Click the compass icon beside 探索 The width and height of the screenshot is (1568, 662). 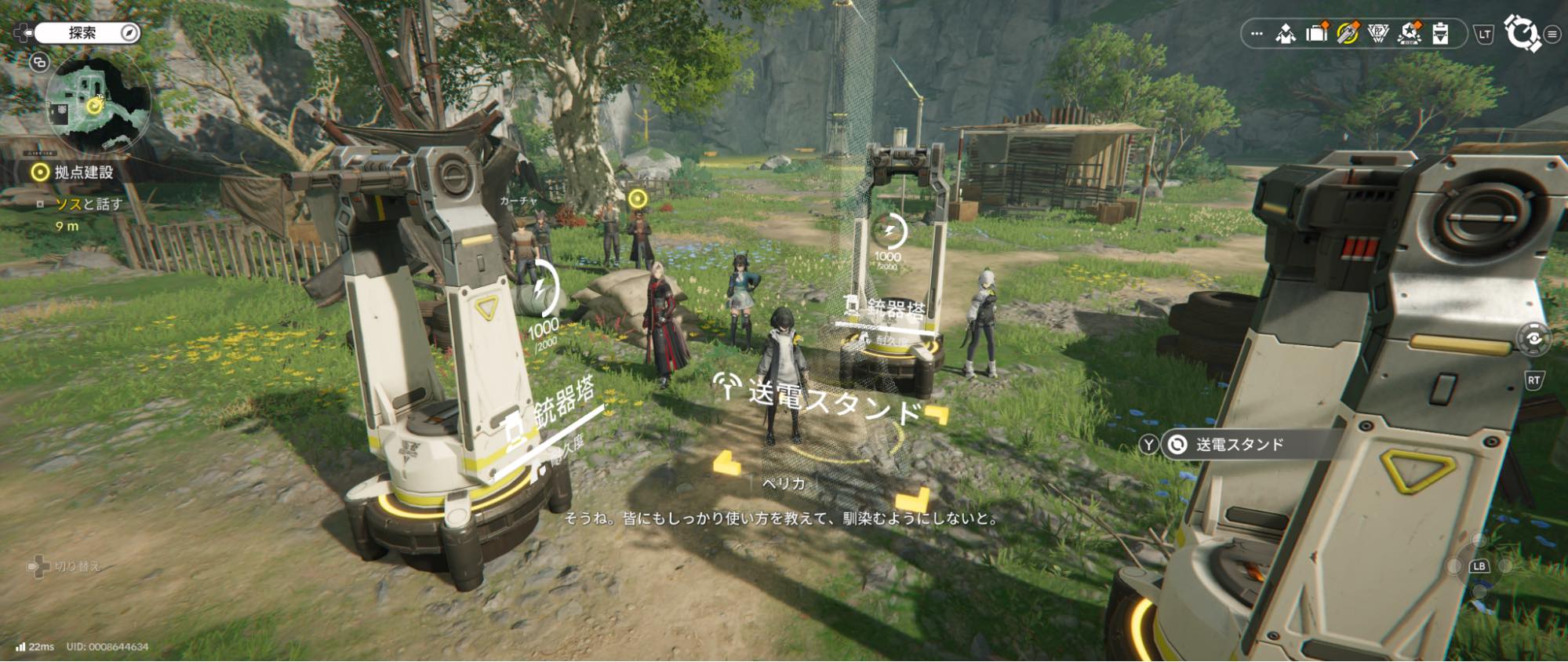click(130, 33)
